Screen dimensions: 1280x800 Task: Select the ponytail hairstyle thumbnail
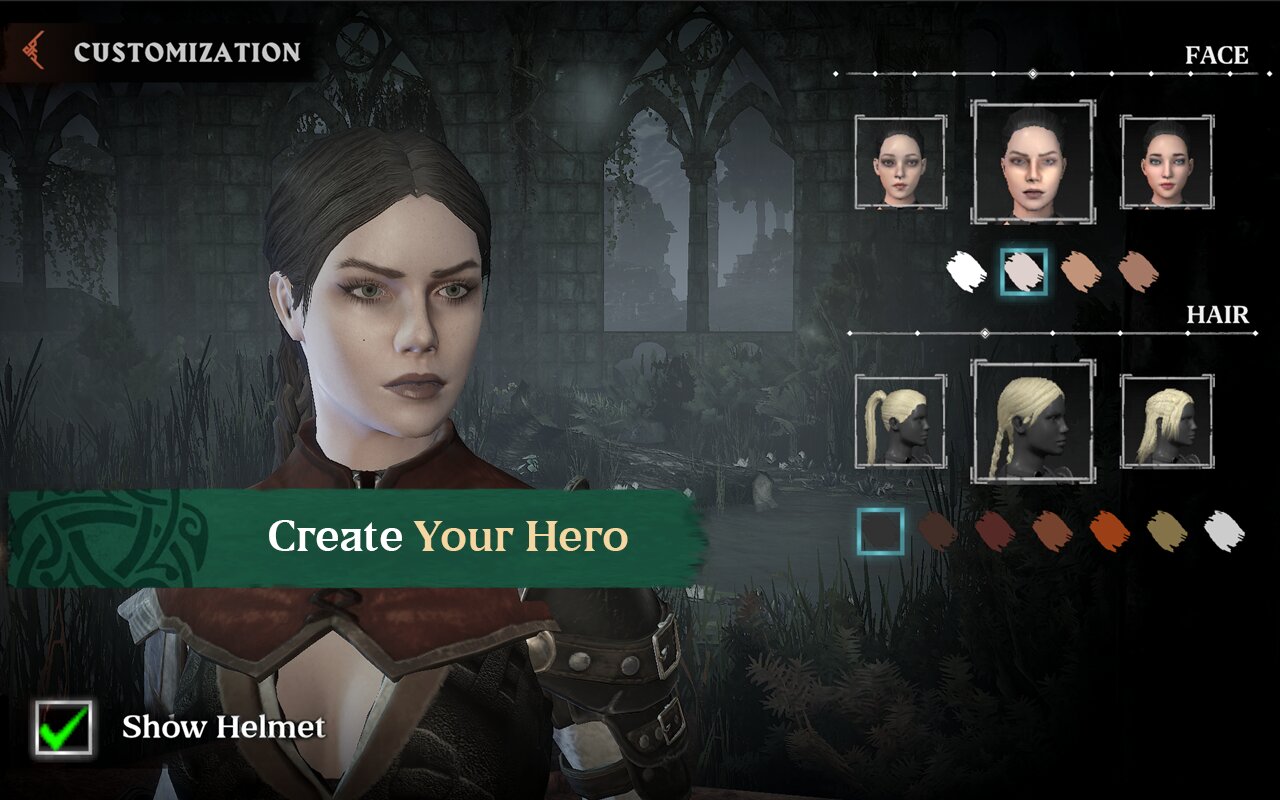[900, 421]
